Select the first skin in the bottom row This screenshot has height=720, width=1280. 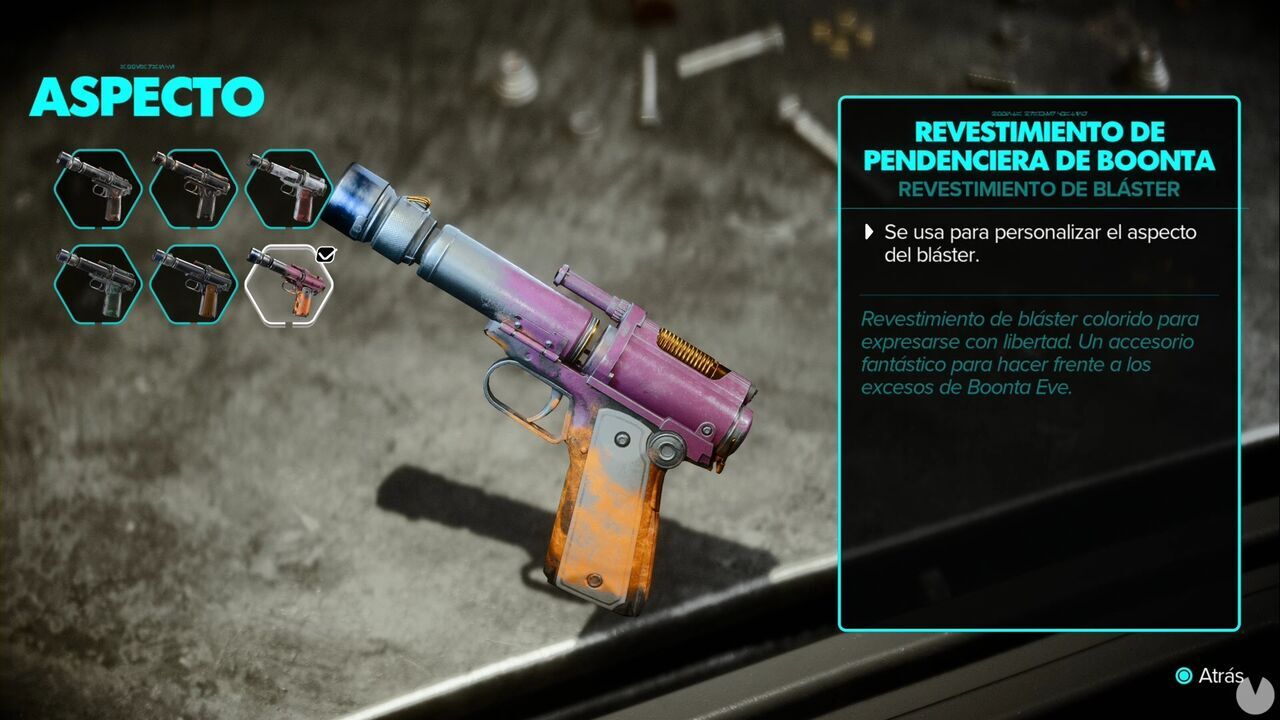(95, 284)
